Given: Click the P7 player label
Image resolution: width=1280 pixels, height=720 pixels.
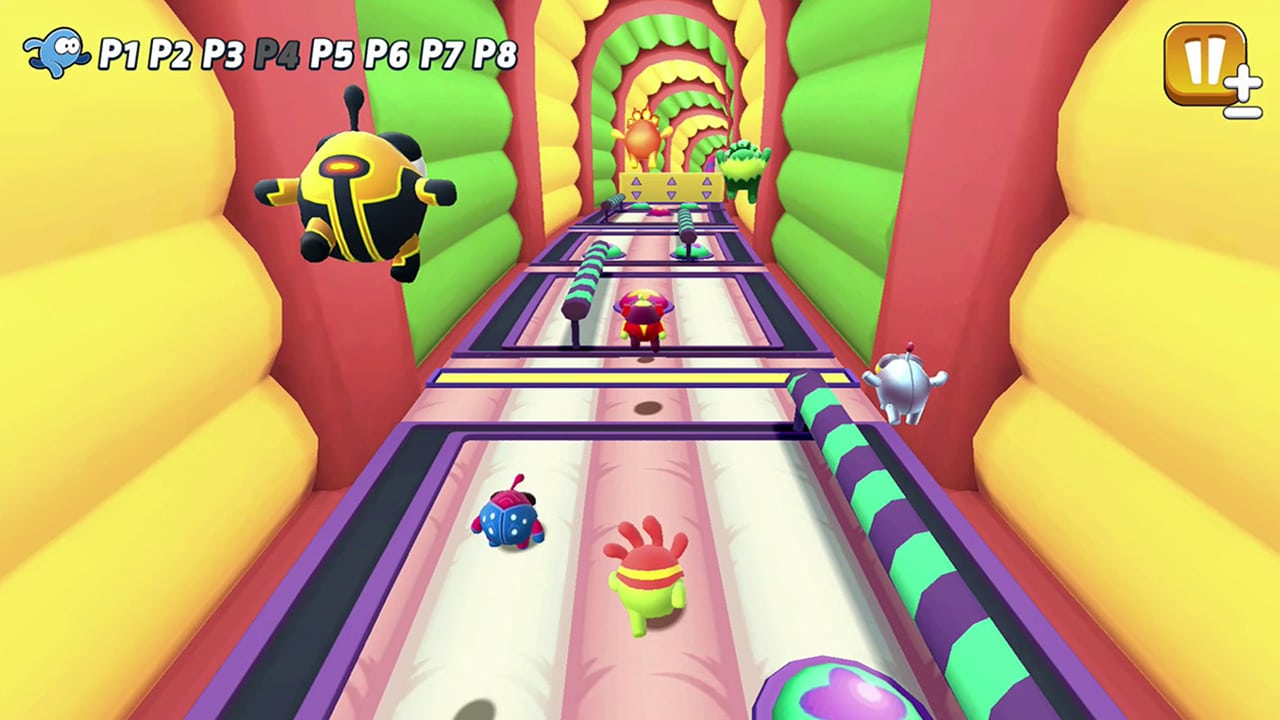Looking at the screenshot, I should [x=442, y=55].
